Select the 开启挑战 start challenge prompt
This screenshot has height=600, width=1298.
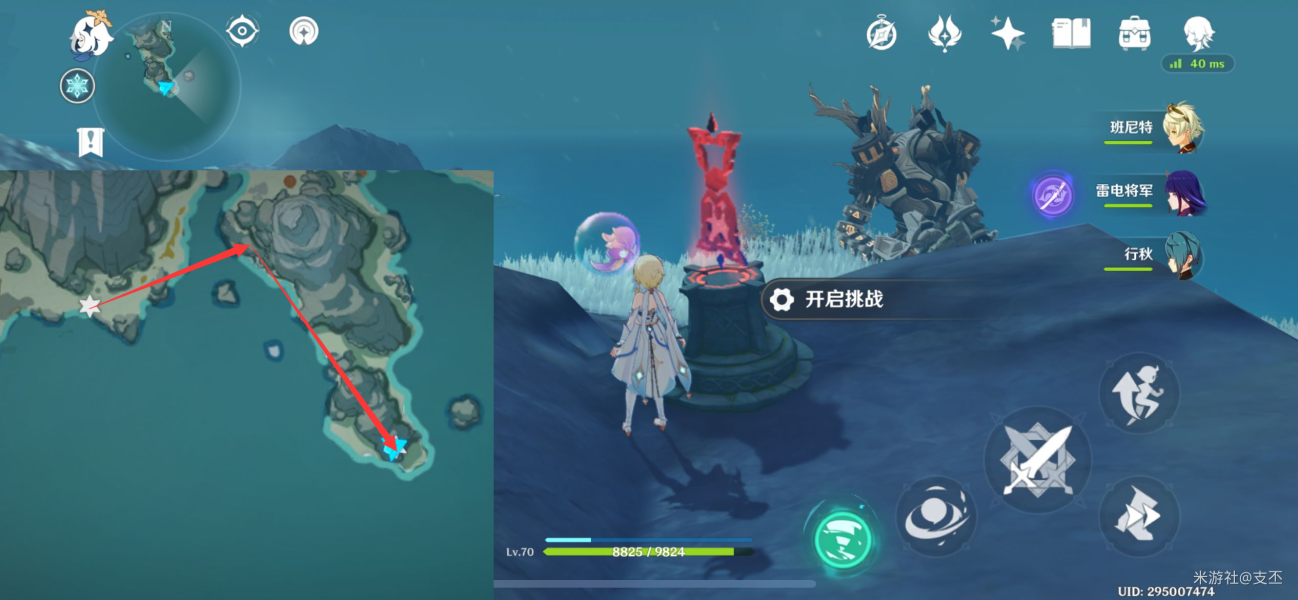(x=830, y=299)
